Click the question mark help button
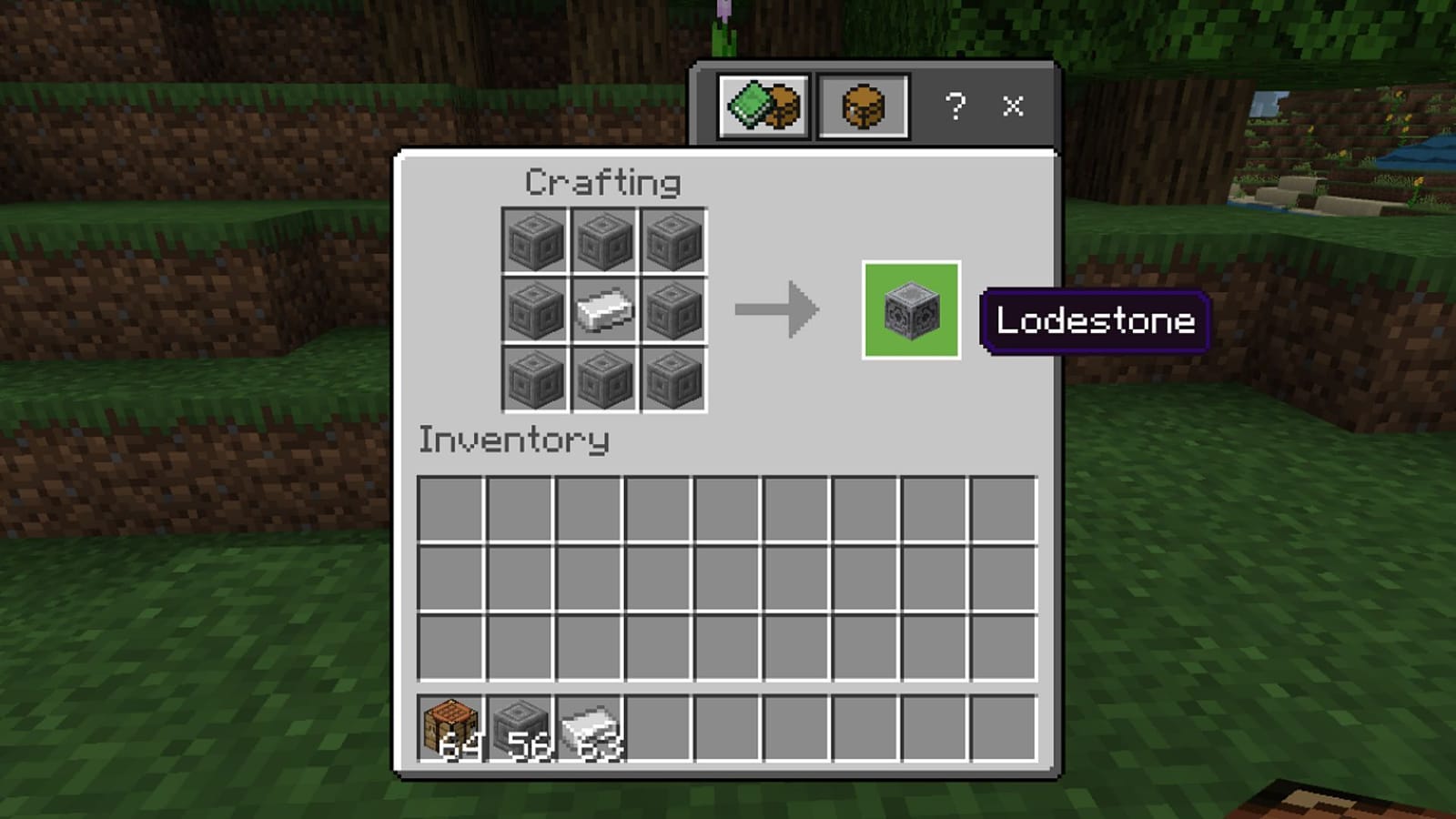 pos(955,106)
